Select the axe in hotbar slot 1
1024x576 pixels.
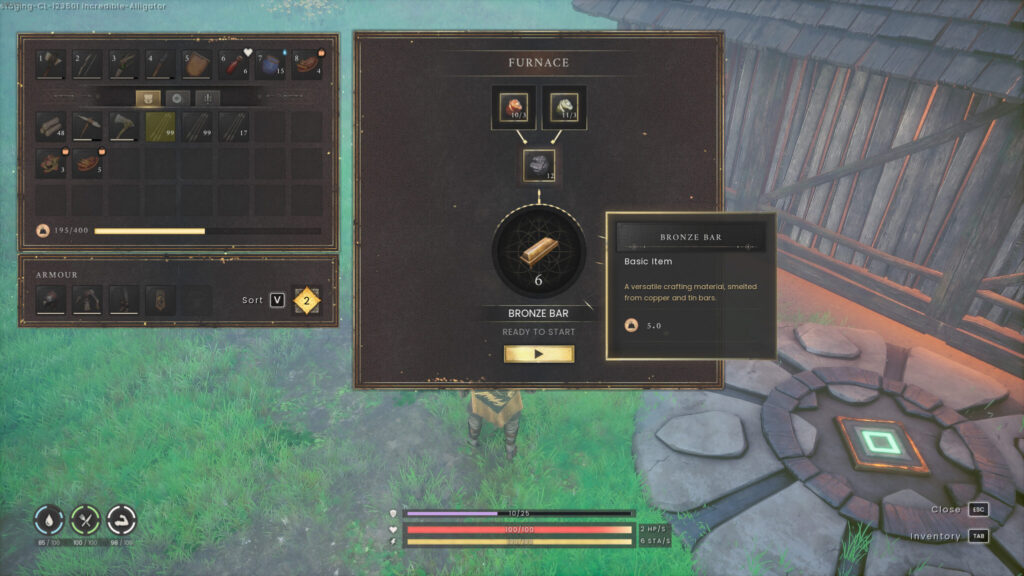[x=51, y=65]
